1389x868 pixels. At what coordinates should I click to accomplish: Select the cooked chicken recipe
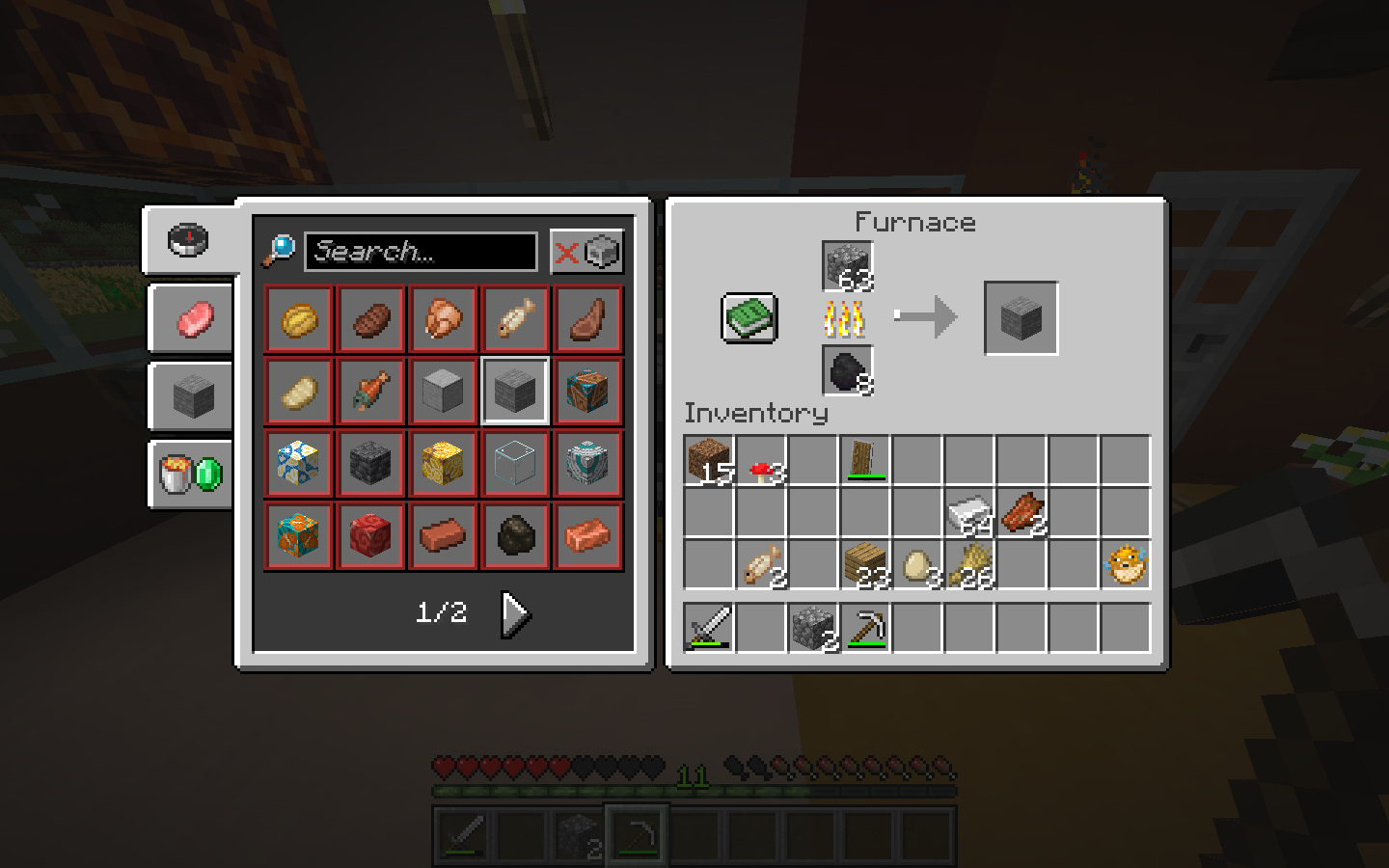click(443, 319)
